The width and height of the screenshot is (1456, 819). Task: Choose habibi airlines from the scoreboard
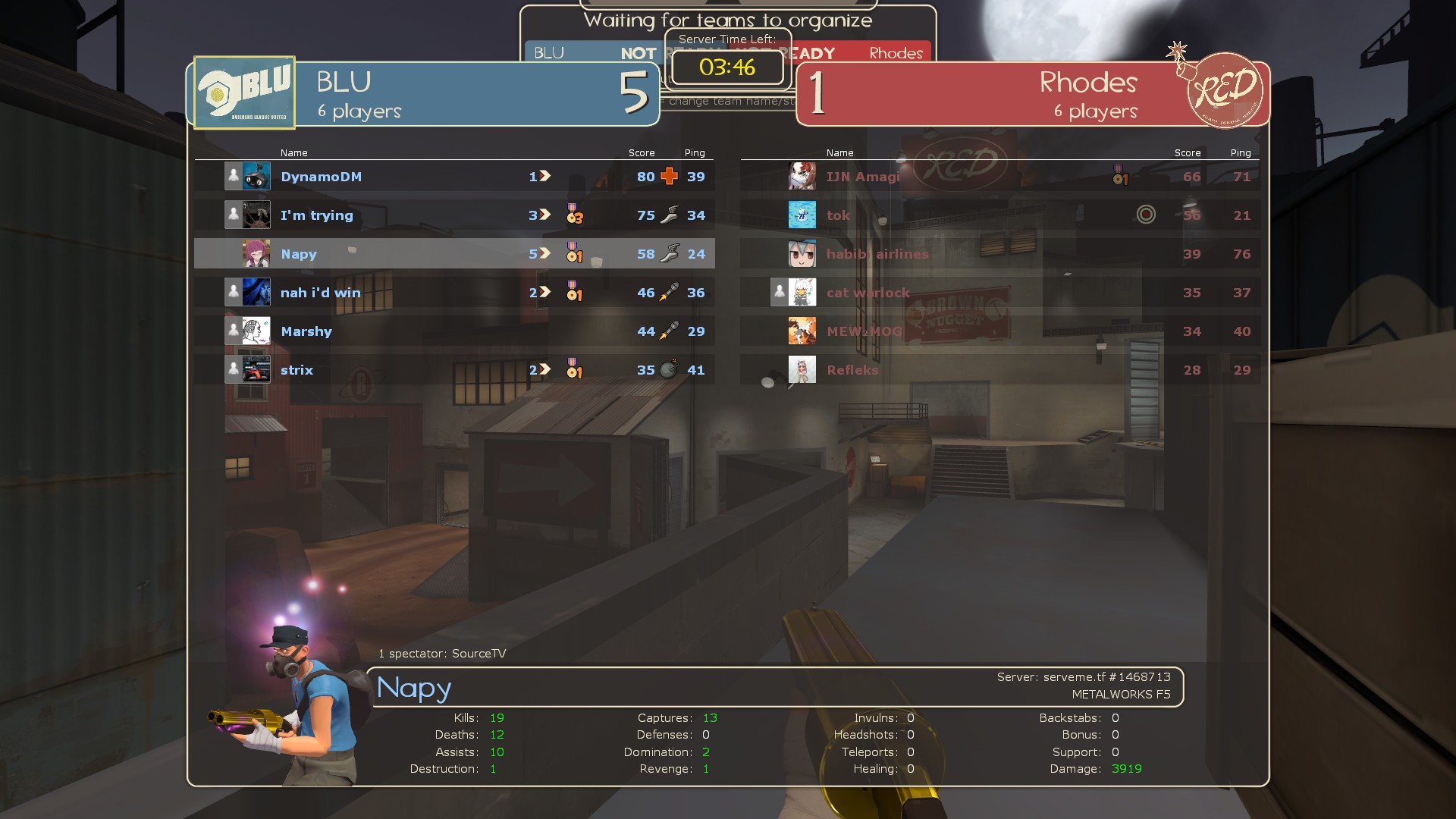[x=877, y=254]
